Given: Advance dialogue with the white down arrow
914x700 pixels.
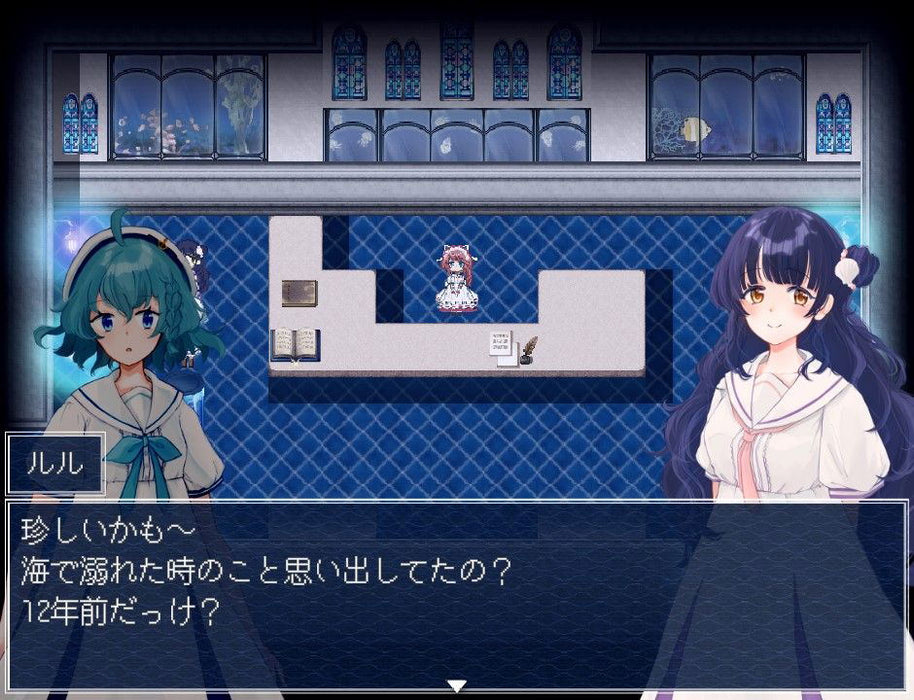Looking at the screenshot, I should click(456, 686).
